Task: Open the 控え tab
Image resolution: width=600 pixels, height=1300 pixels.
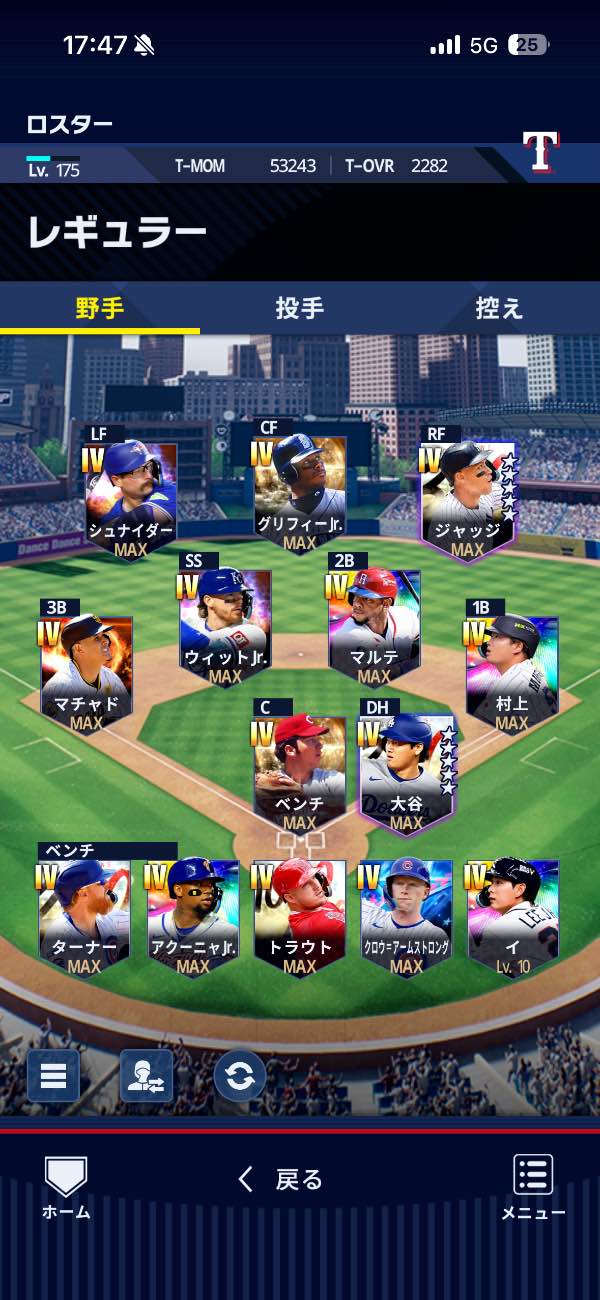Action: 499,308
